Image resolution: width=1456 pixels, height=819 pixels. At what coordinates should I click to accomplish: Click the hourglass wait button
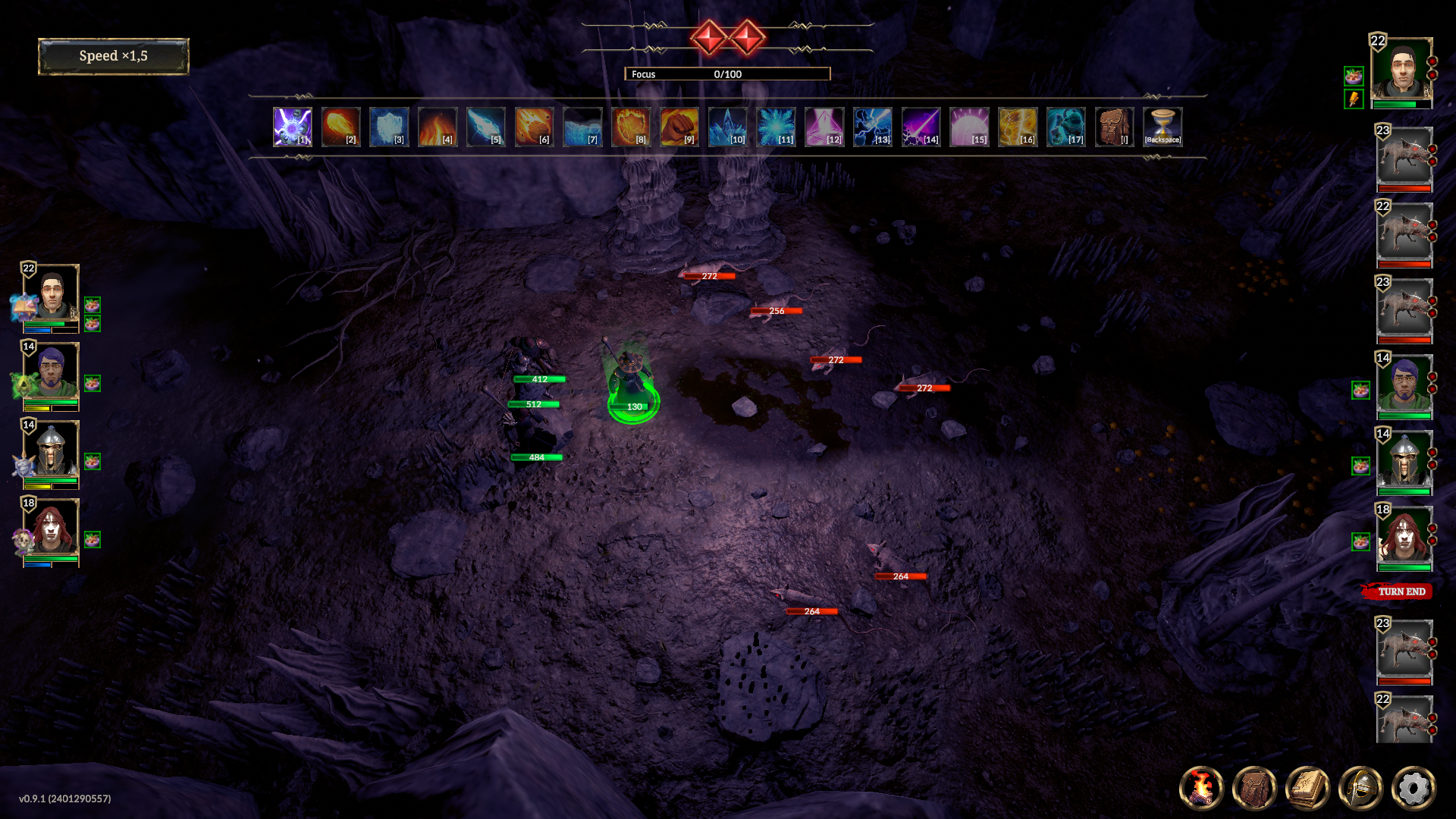point(1163,127)
